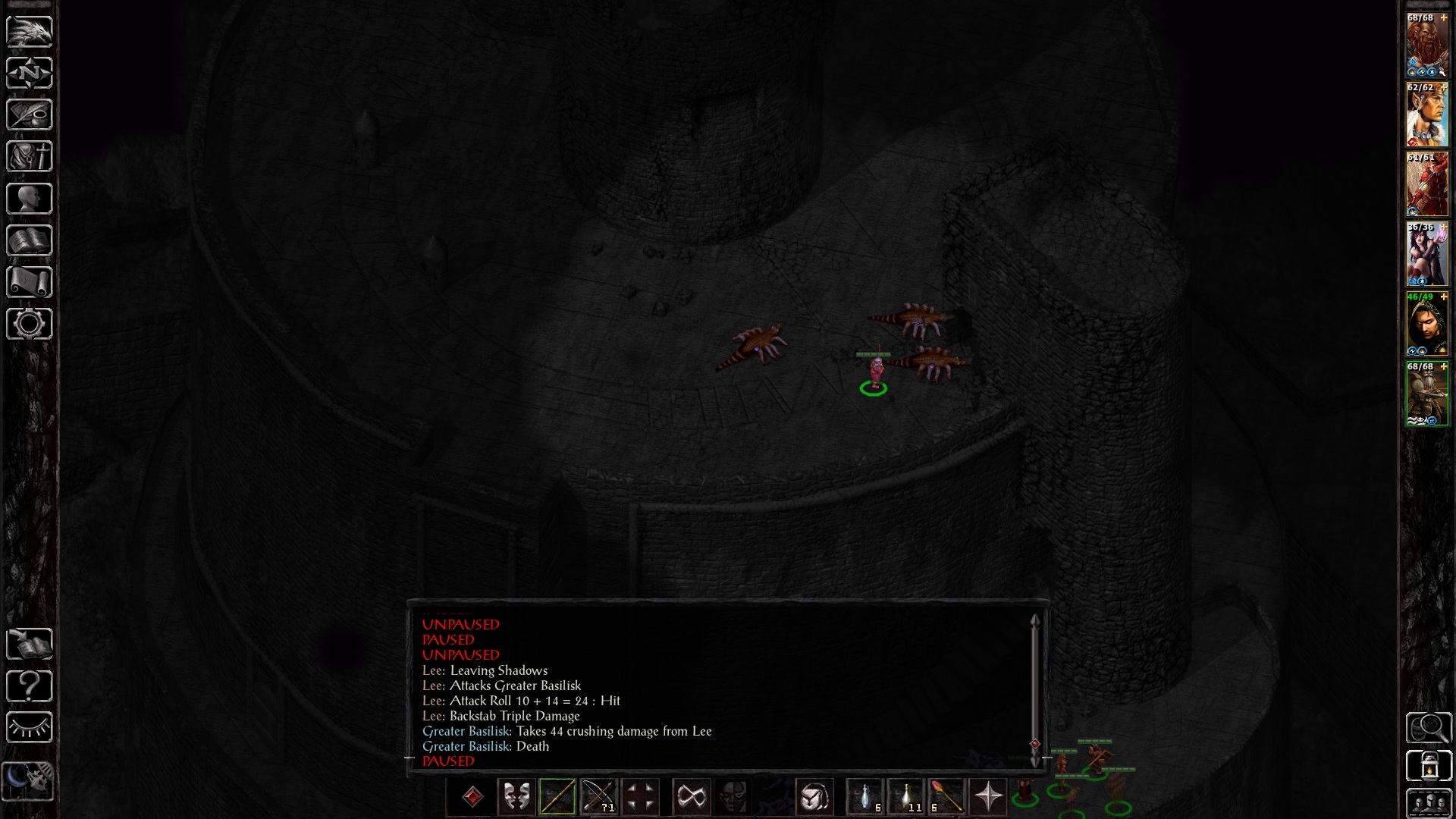Click the magnifying glass button

pos(1429,728)
